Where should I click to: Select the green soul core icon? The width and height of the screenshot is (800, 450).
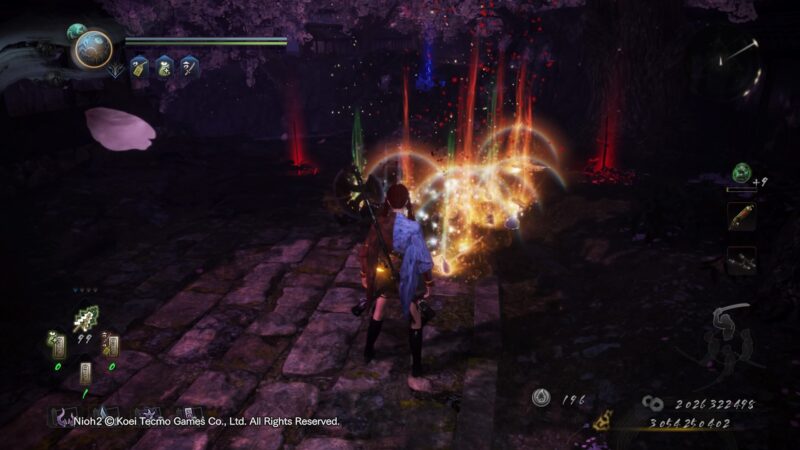click(741, 172)
